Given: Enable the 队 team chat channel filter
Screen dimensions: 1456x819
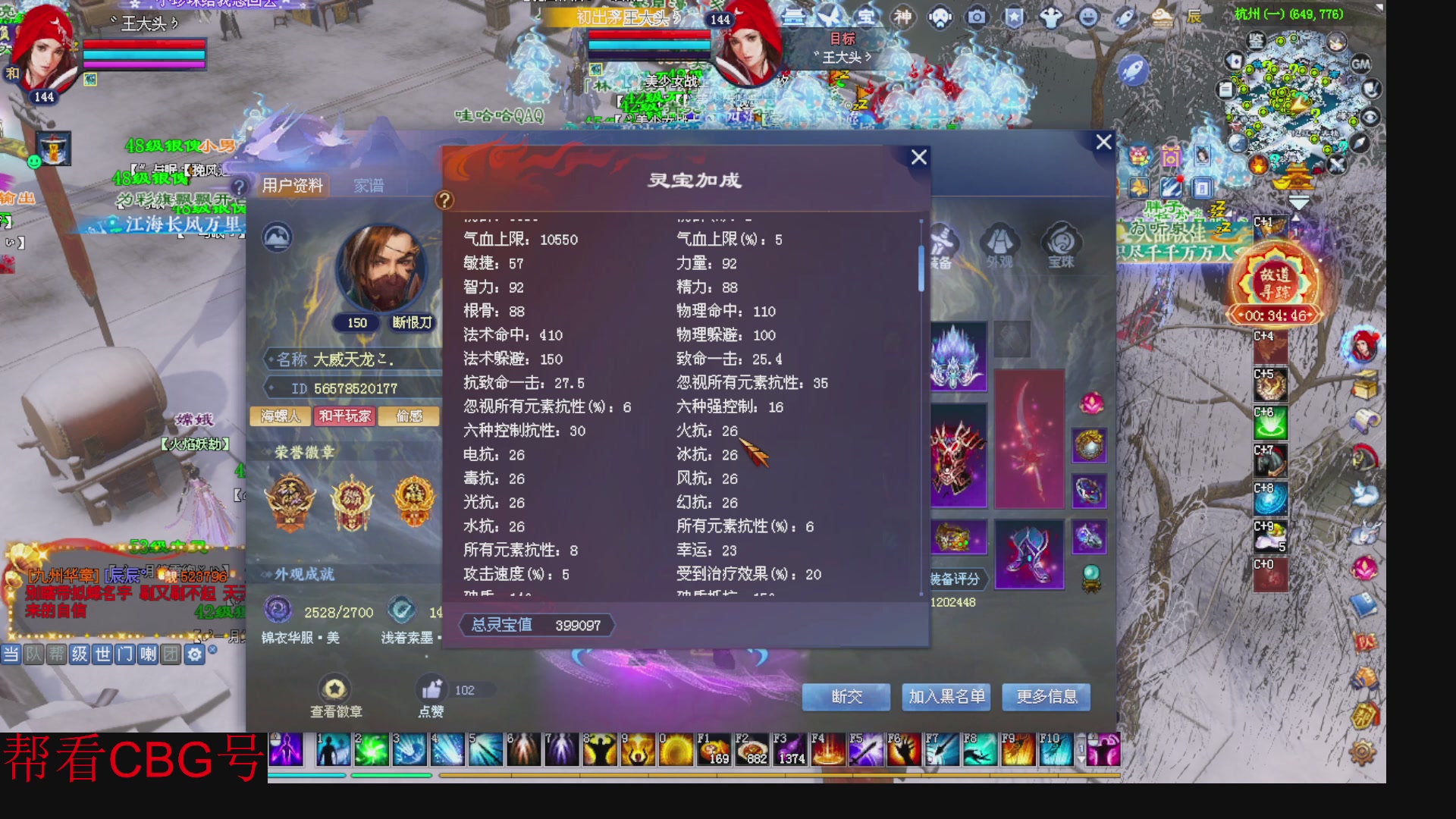Looking at the screenshot, I should (x=33, y=654).
